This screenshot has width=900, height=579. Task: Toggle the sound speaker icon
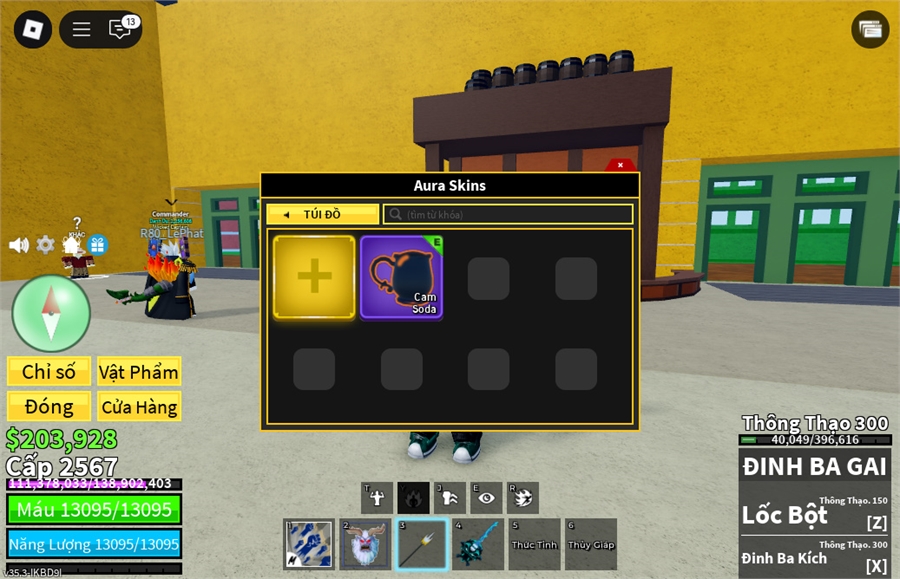coord(18,245)
